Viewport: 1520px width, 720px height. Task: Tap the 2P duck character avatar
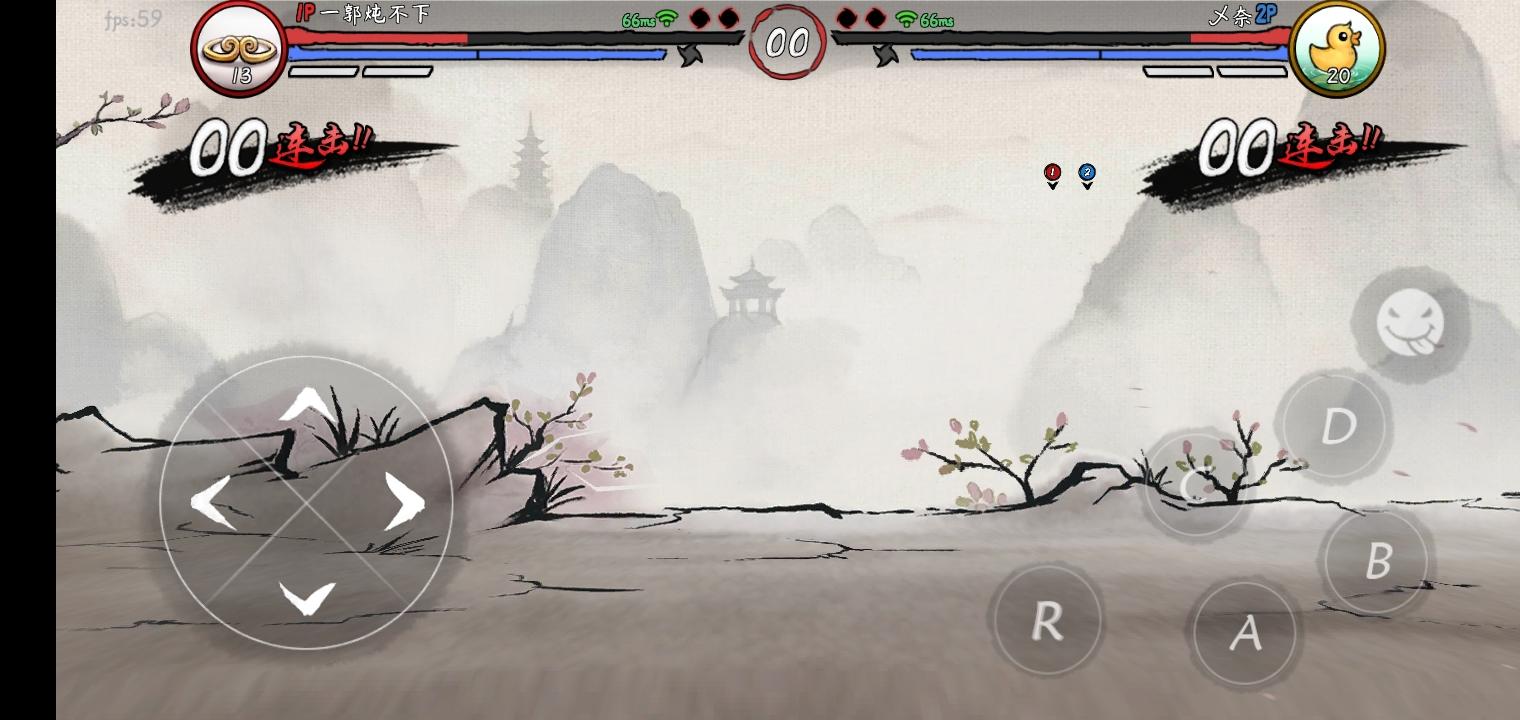[x=1339, y=45]
